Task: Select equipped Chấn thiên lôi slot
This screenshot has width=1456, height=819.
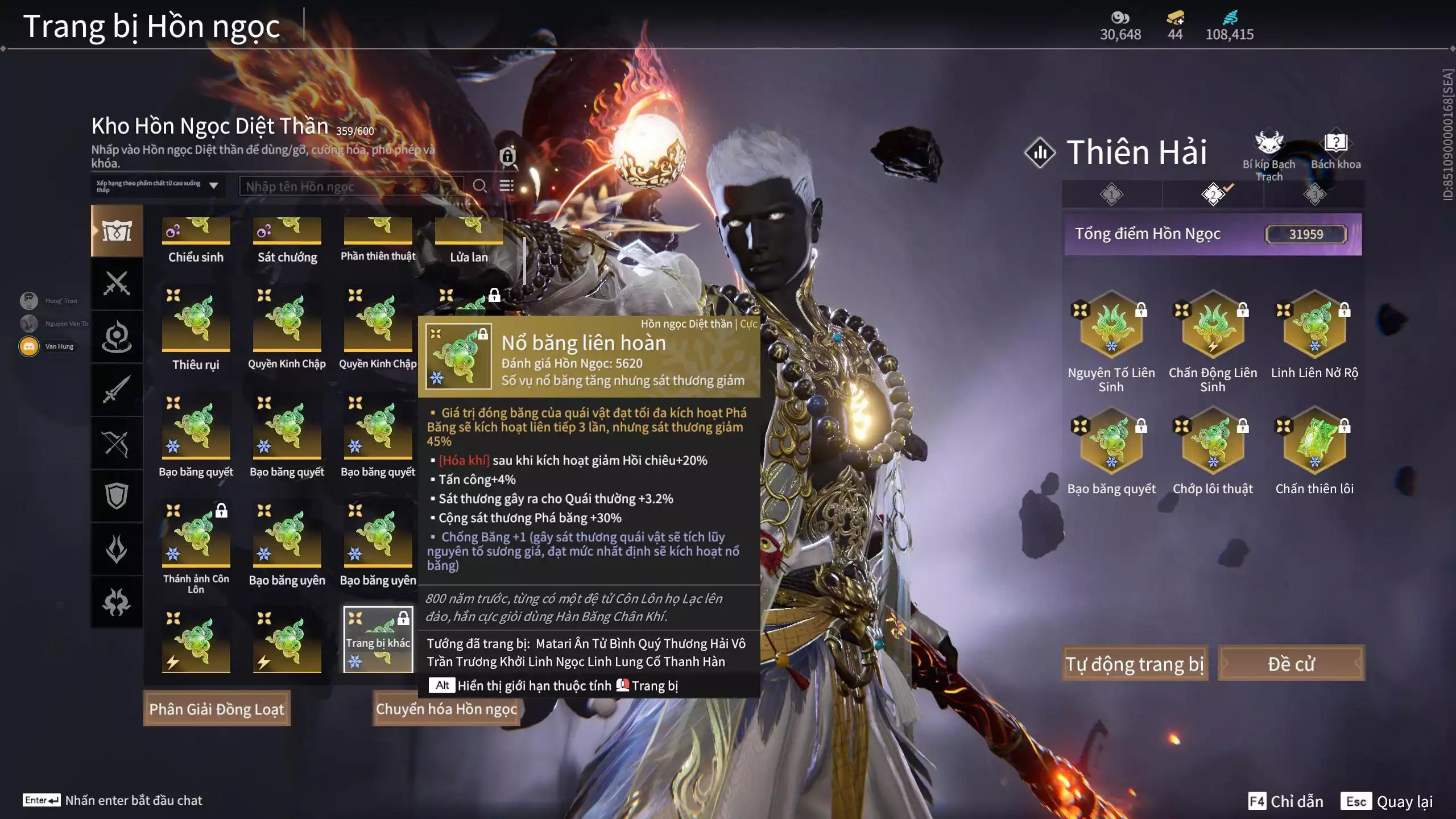Action: [x=1314, y=441]
